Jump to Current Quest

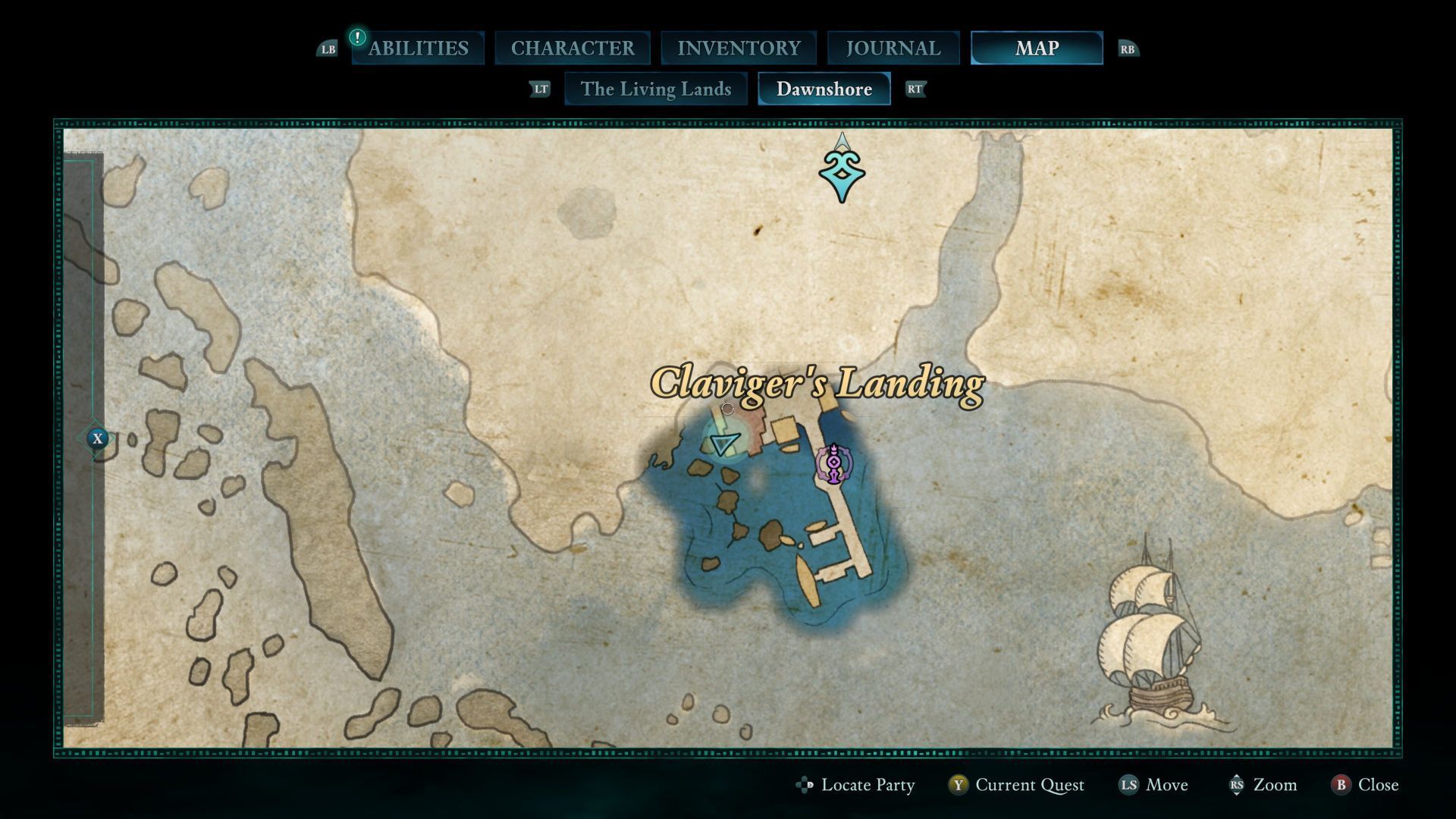1016,785
